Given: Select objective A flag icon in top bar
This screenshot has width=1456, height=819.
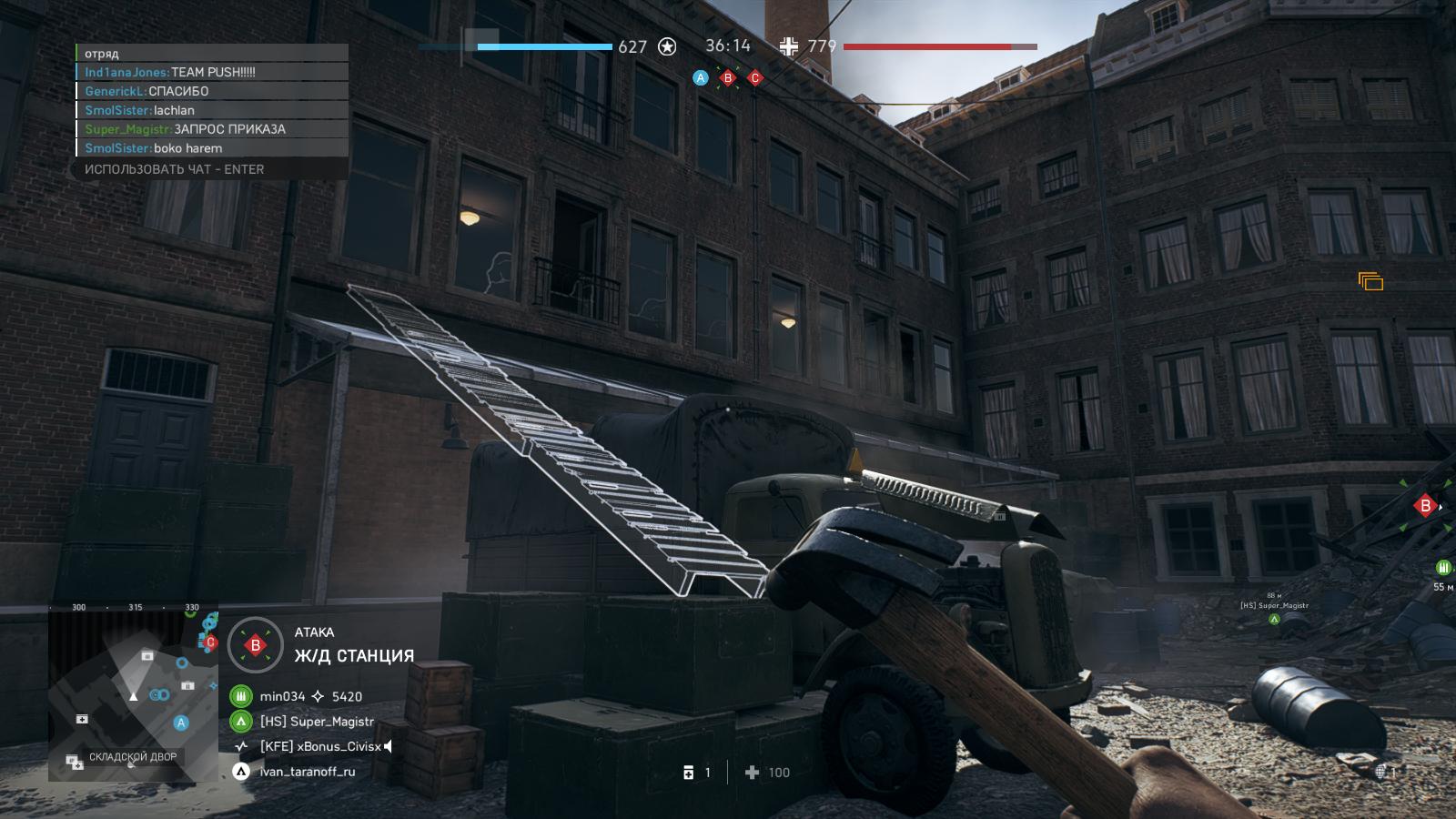Looking at the screenshot, I should click(x=700, y=78).
